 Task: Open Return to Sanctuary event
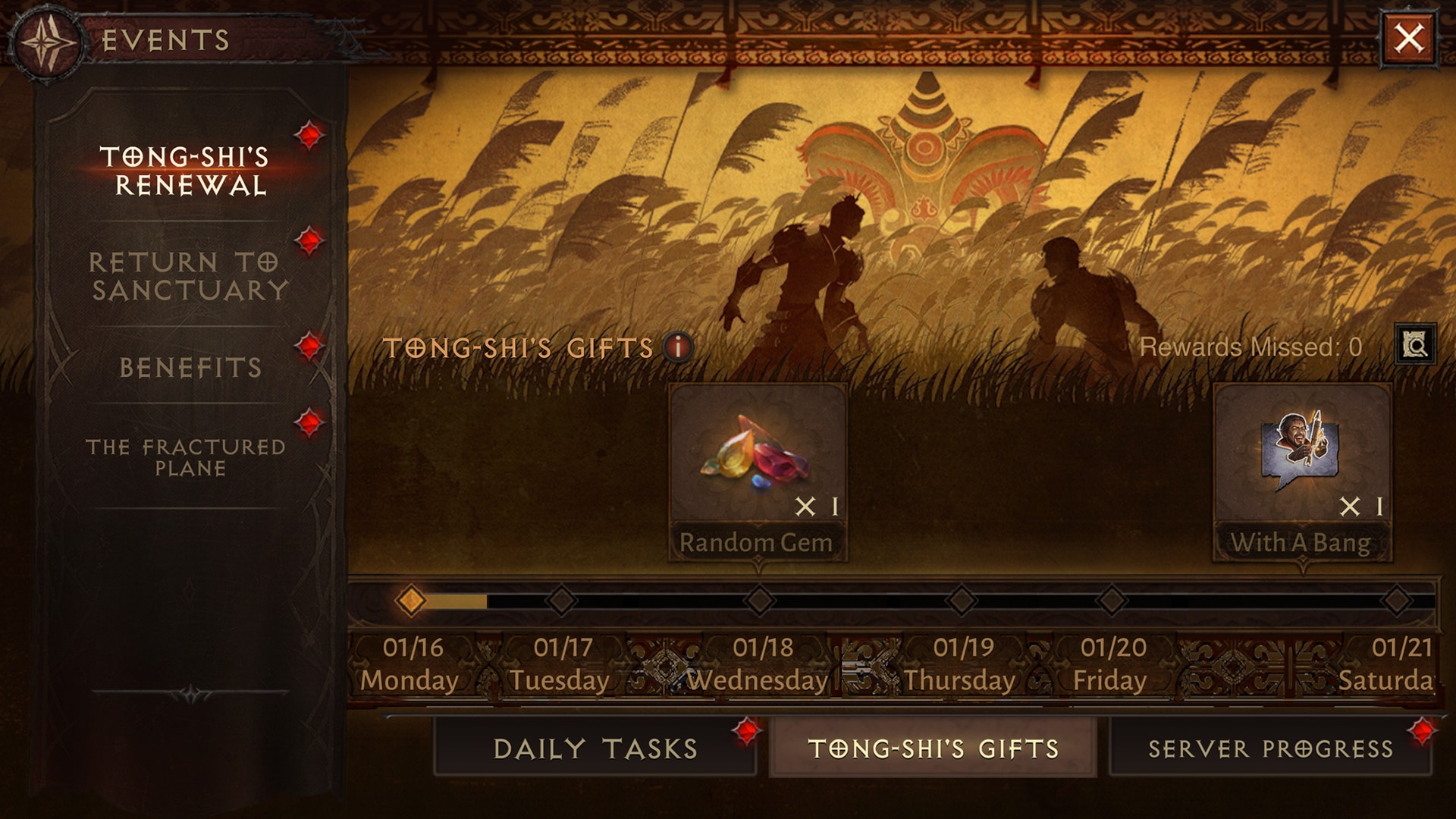click(x=188, y=276)
